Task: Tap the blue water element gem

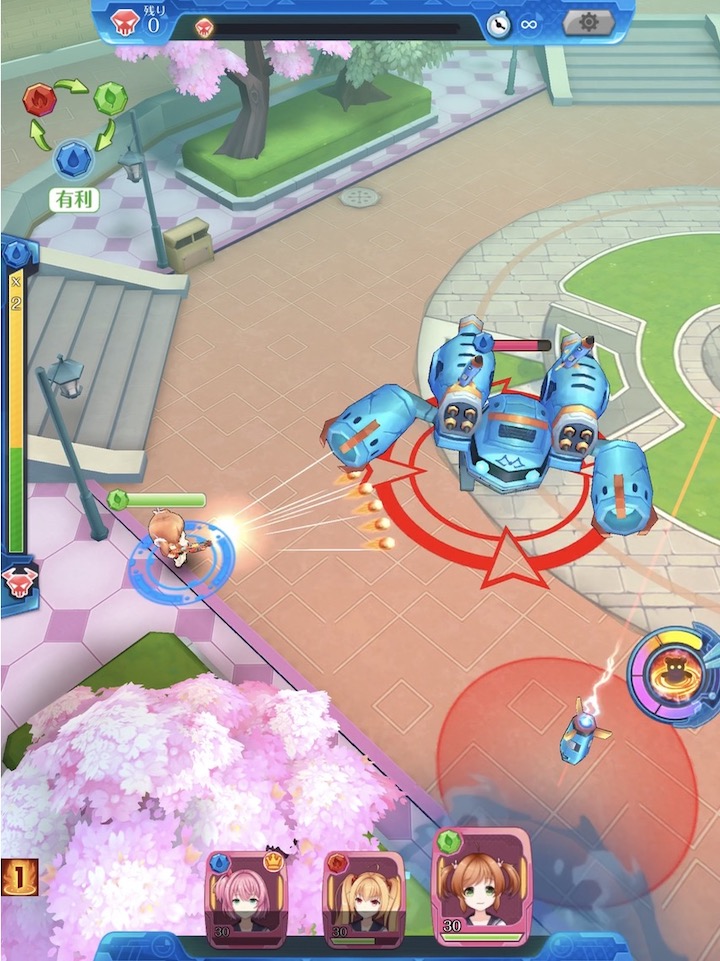Action: [x=73, y=157]
